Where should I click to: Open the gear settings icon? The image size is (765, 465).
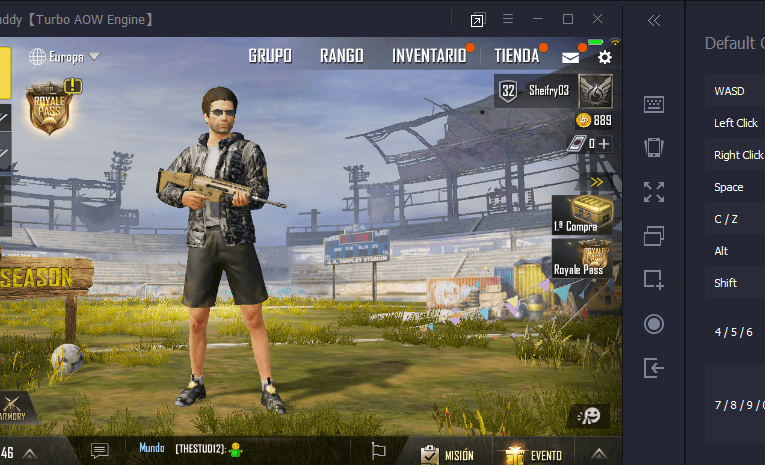(604, 58)
